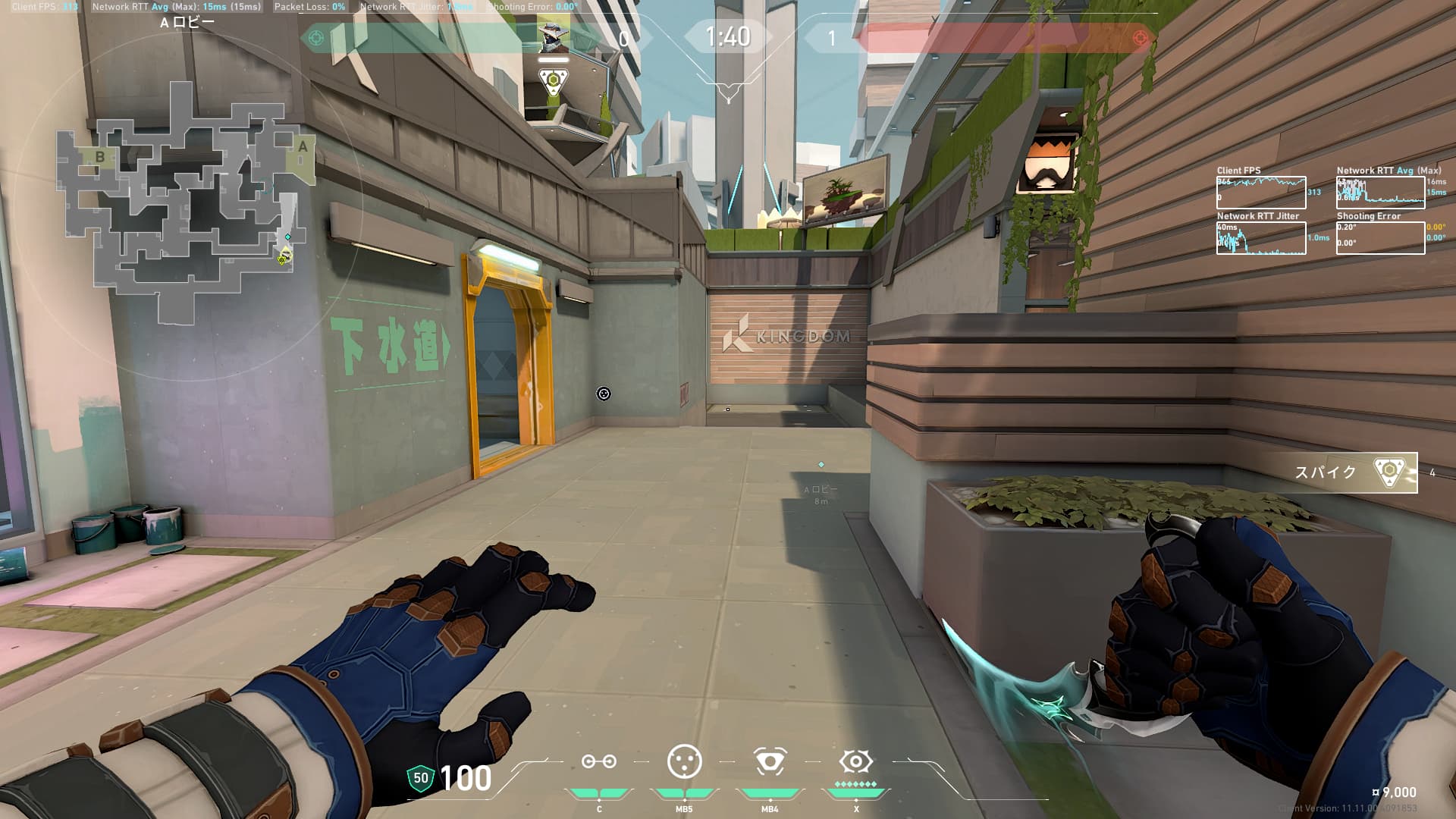Click the Cypher agent portrait in the top bar

click(553, 36)
